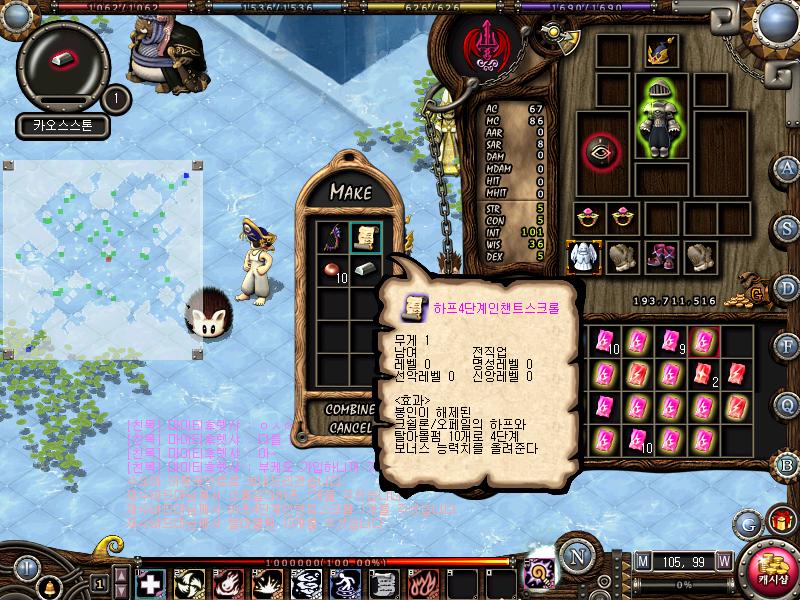800x600 pixels.
Task: Click the COMBINE button in Make window
Action: [x=350, y=409]
